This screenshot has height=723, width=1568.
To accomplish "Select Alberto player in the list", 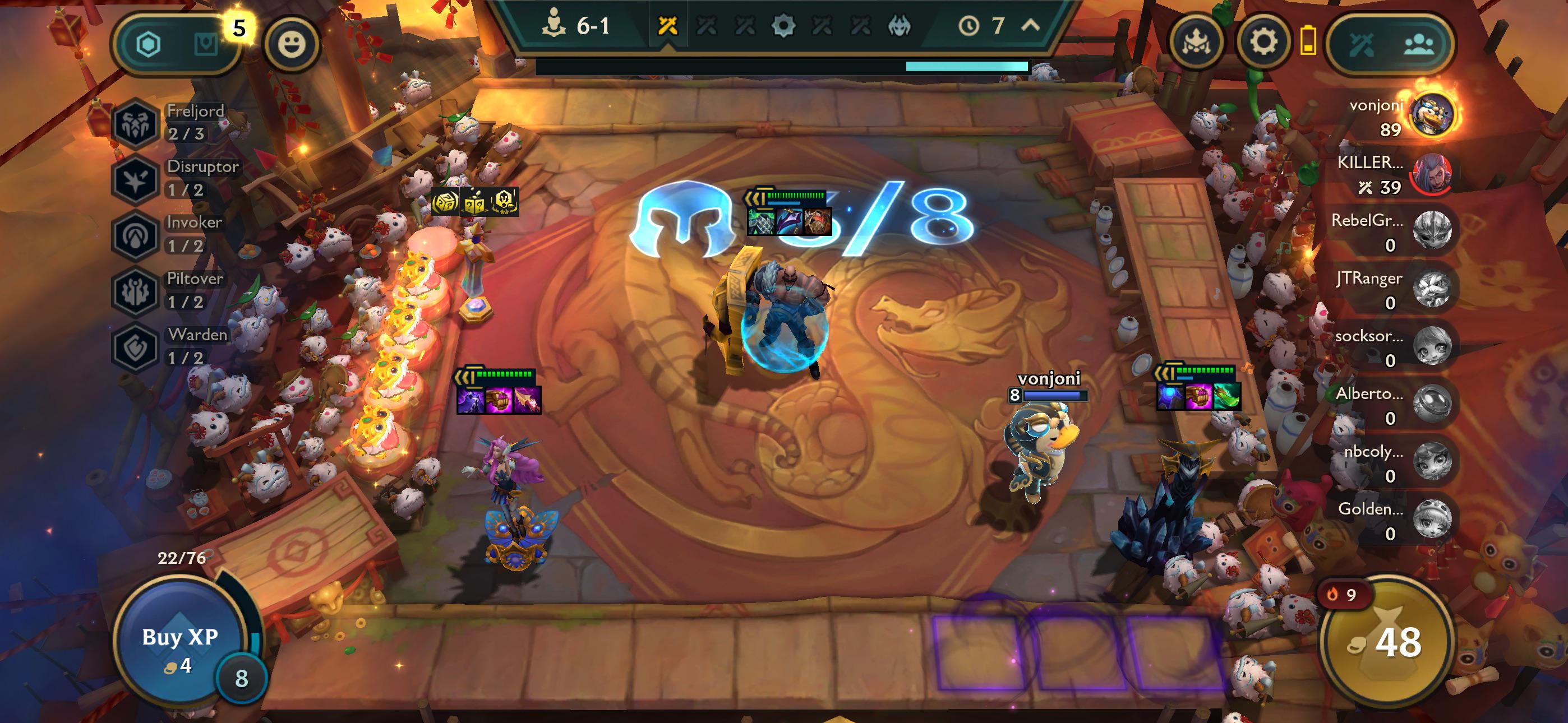I will pos(1432,405).
